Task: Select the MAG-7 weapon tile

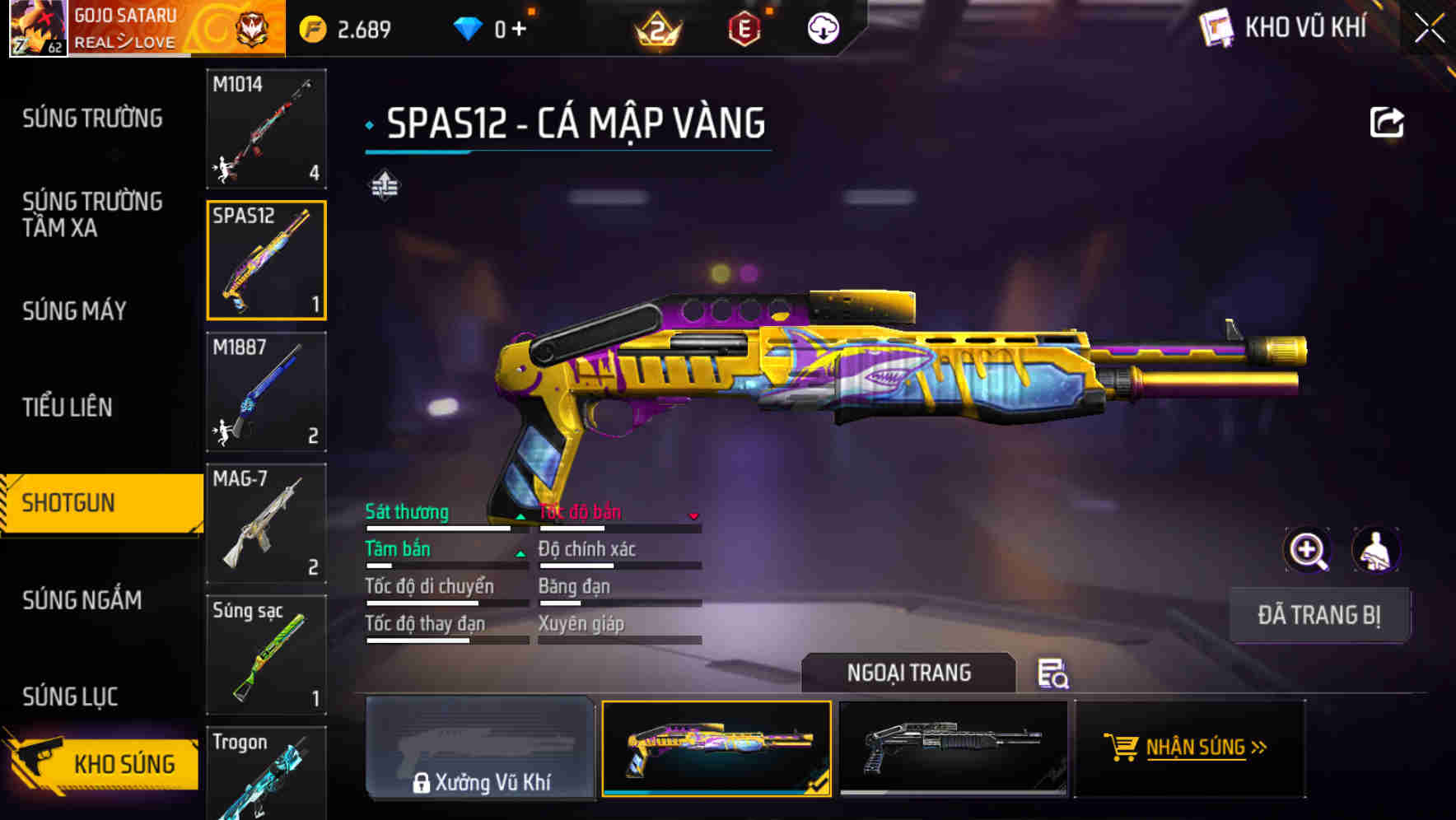Action: [x=266, y=524]
